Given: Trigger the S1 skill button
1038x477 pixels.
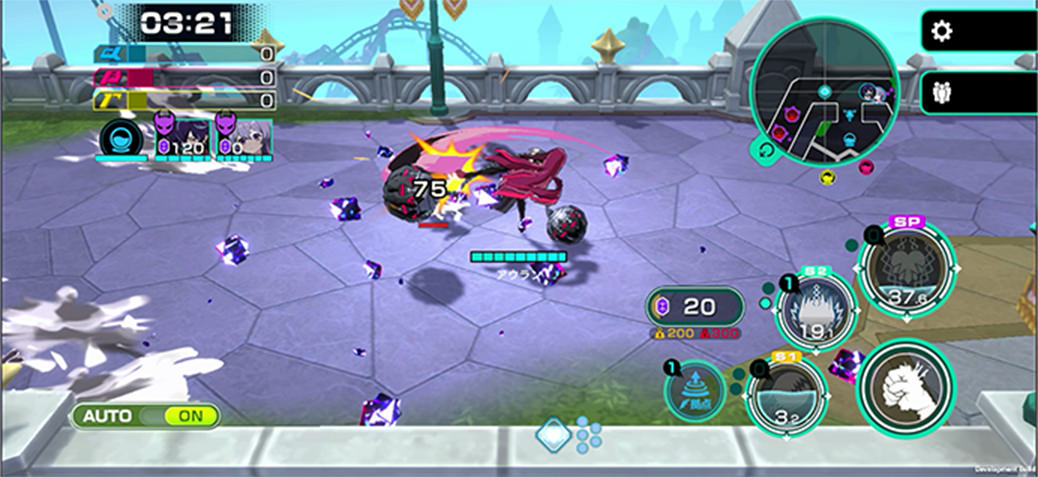Looking at the screenshot, I should [x=787, y=395].
